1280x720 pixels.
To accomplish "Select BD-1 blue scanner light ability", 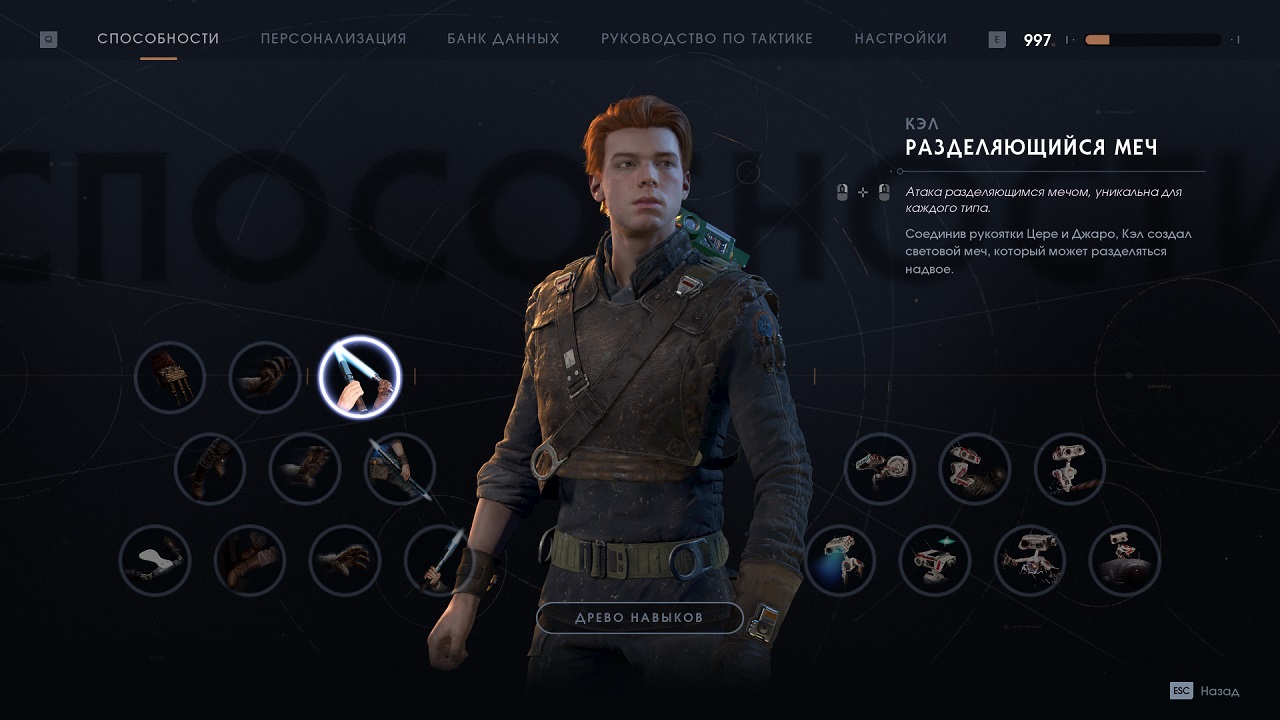I will (x=840, y=560).
